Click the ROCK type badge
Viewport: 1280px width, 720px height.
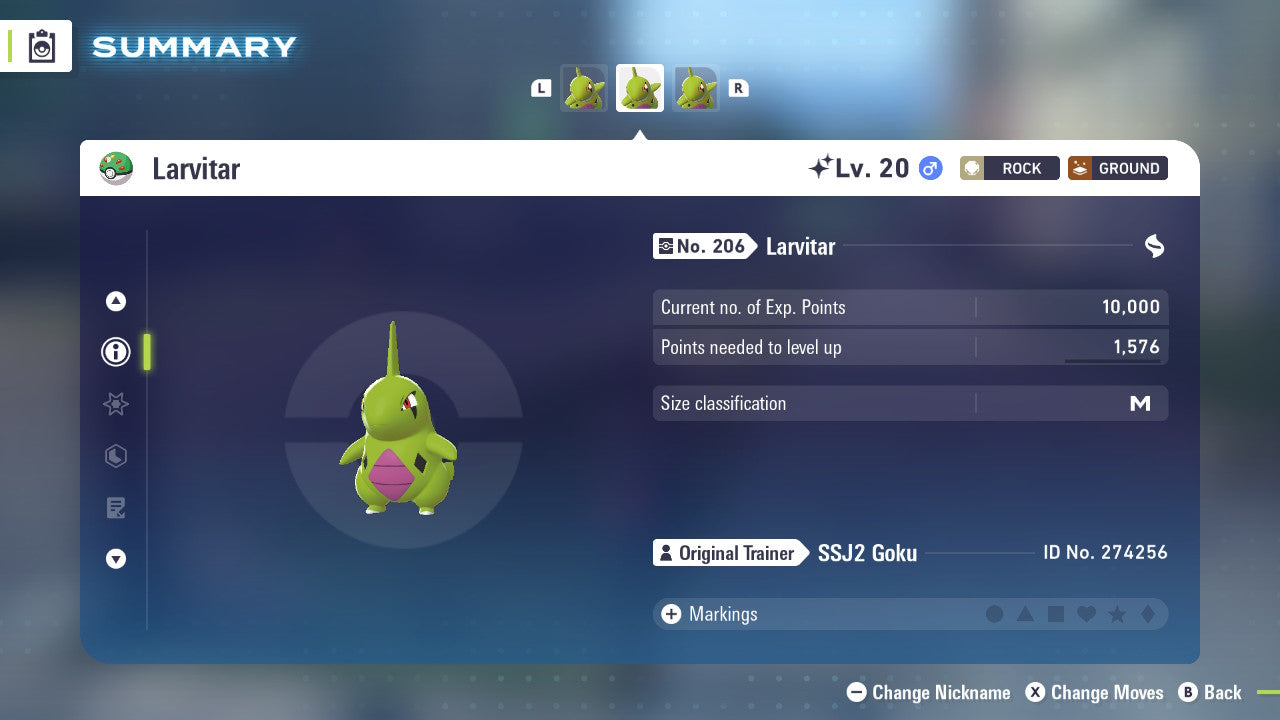[1009, 168]
